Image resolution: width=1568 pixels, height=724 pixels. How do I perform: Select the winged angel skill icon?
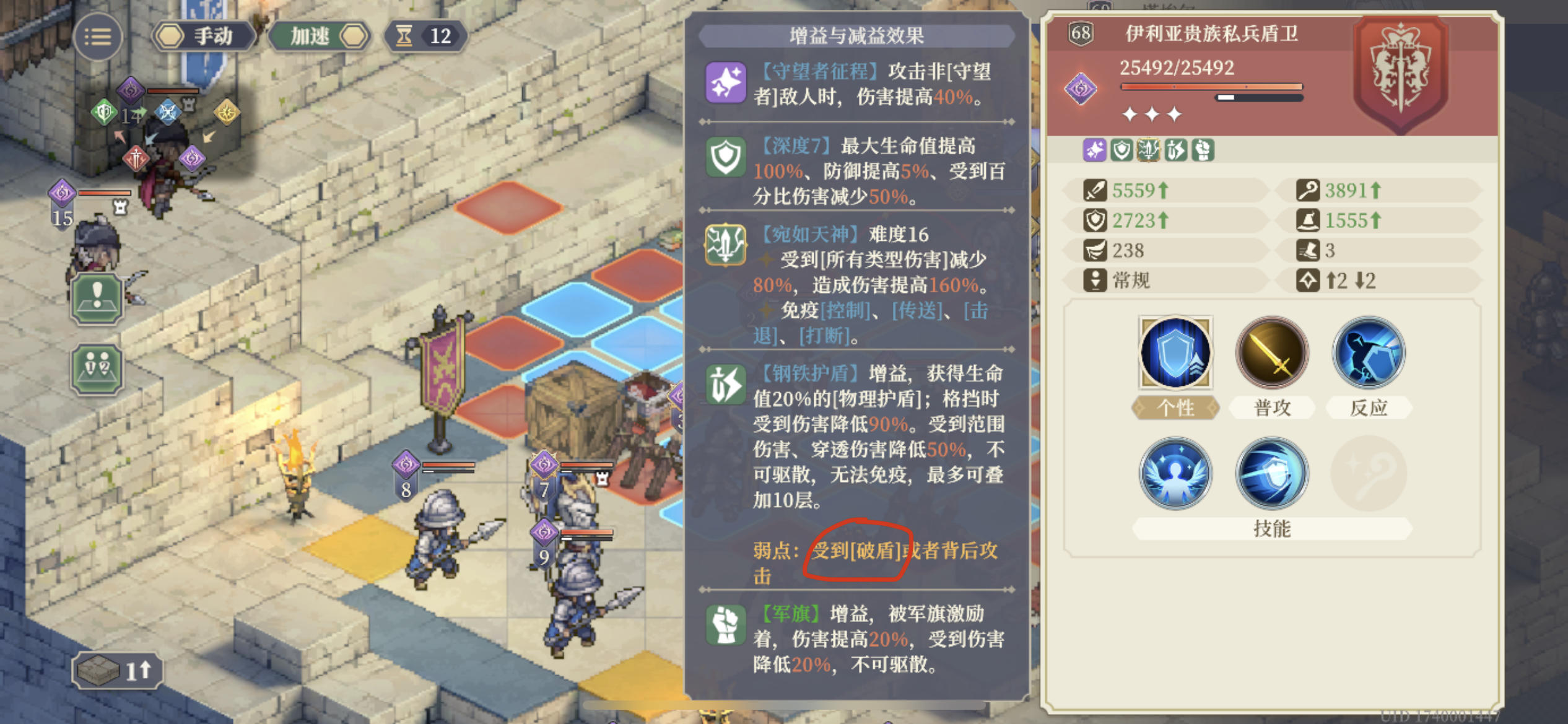coord(1175,474)
